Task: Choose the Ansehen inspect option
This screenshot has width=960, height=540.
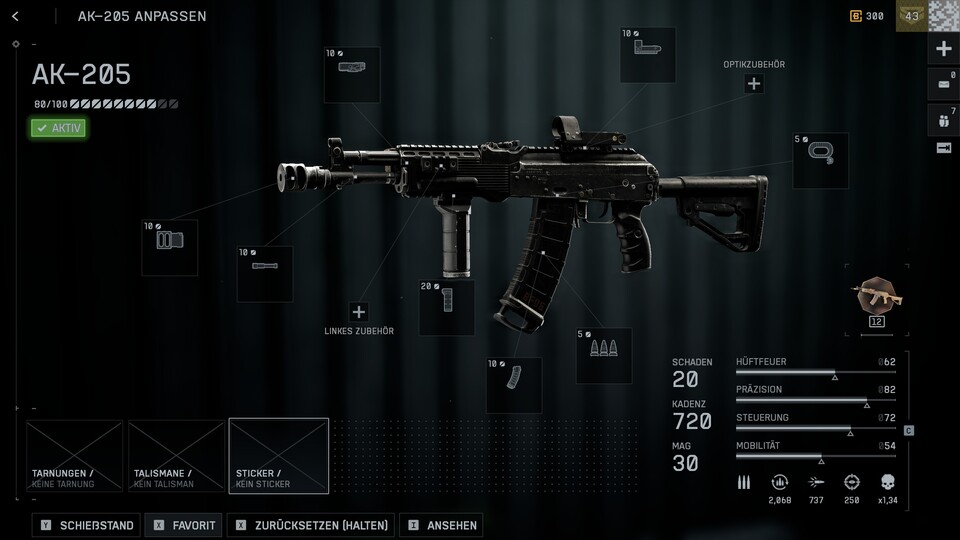Action: click(x=440, y=525)
